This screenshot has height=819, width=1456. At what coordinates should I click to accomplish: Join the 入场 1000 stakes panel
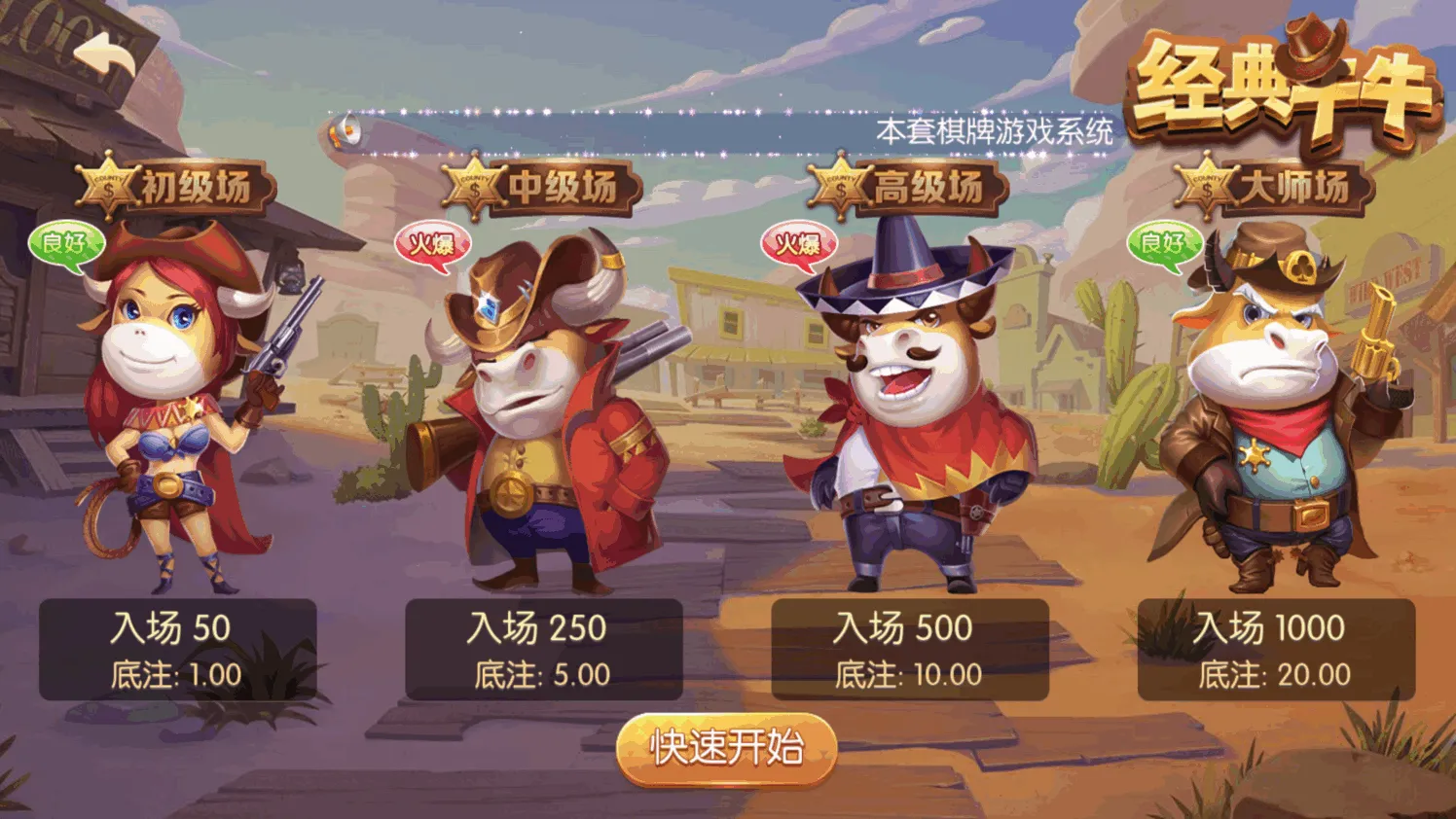click(1275, 649)
